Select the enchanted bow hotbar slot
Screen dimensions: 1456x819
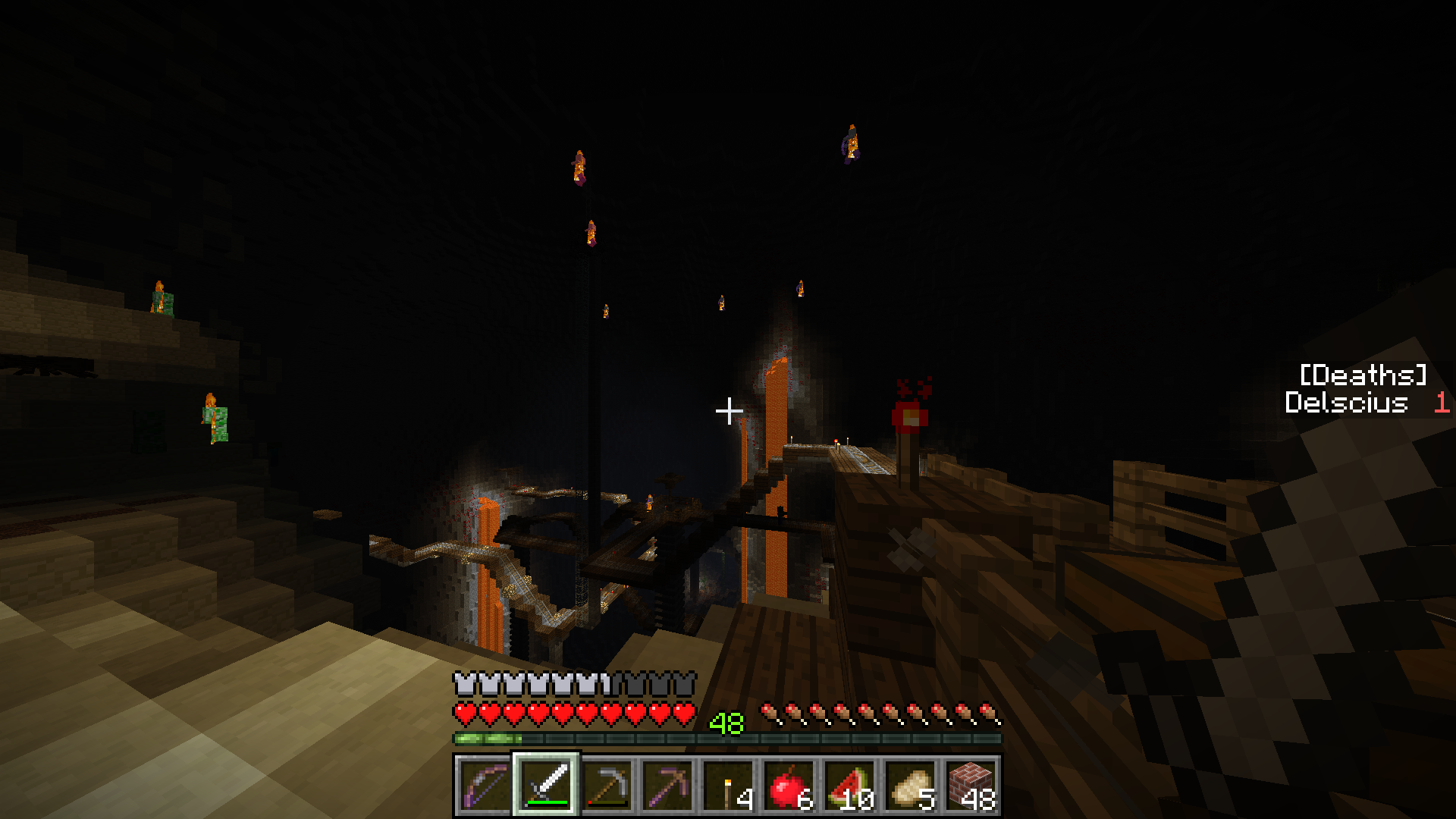[485, 786]
